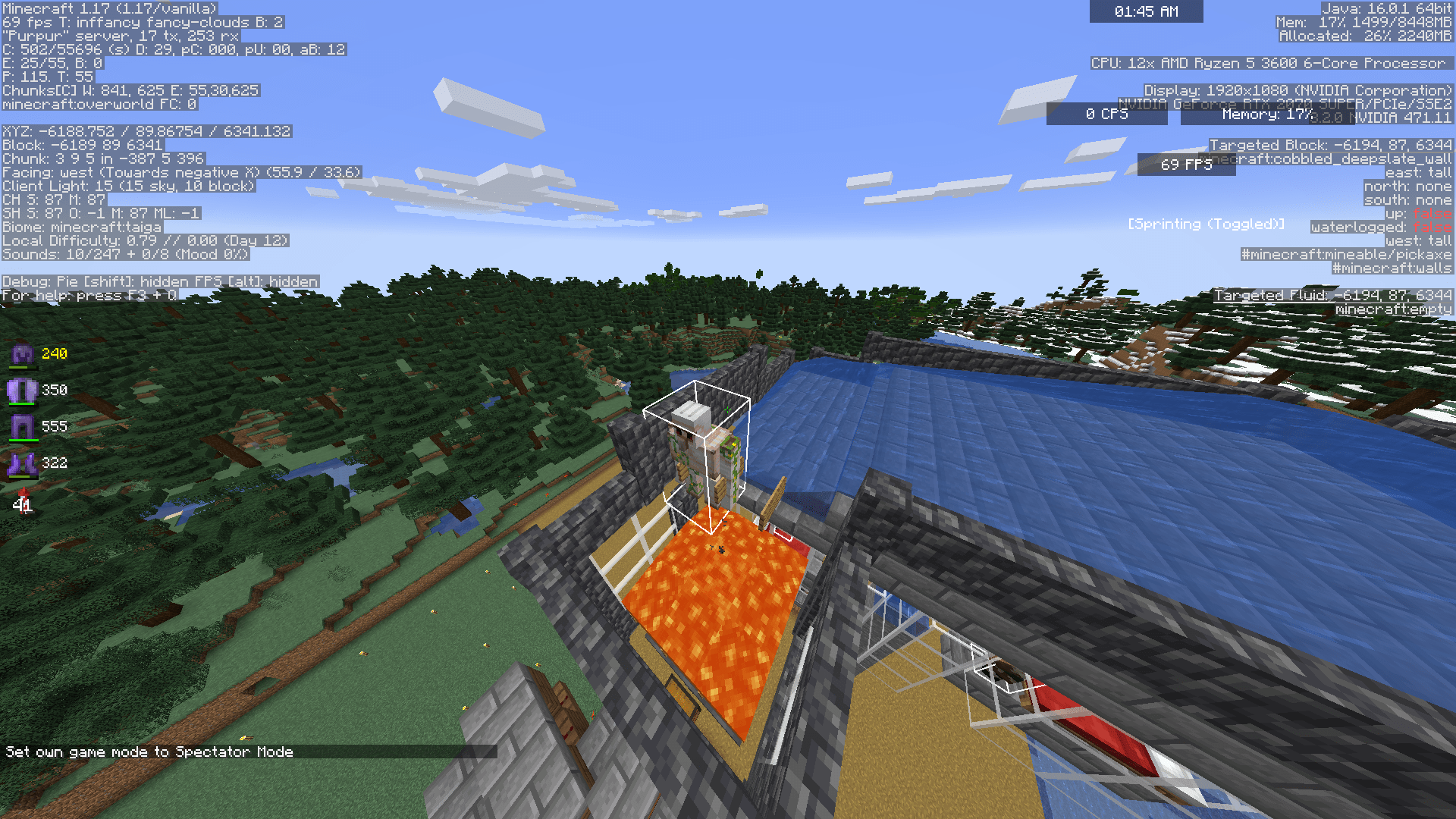Screen dimensions: 1456x819
Task: Click the Set own game mode to Spectator message
Action: 148,752
